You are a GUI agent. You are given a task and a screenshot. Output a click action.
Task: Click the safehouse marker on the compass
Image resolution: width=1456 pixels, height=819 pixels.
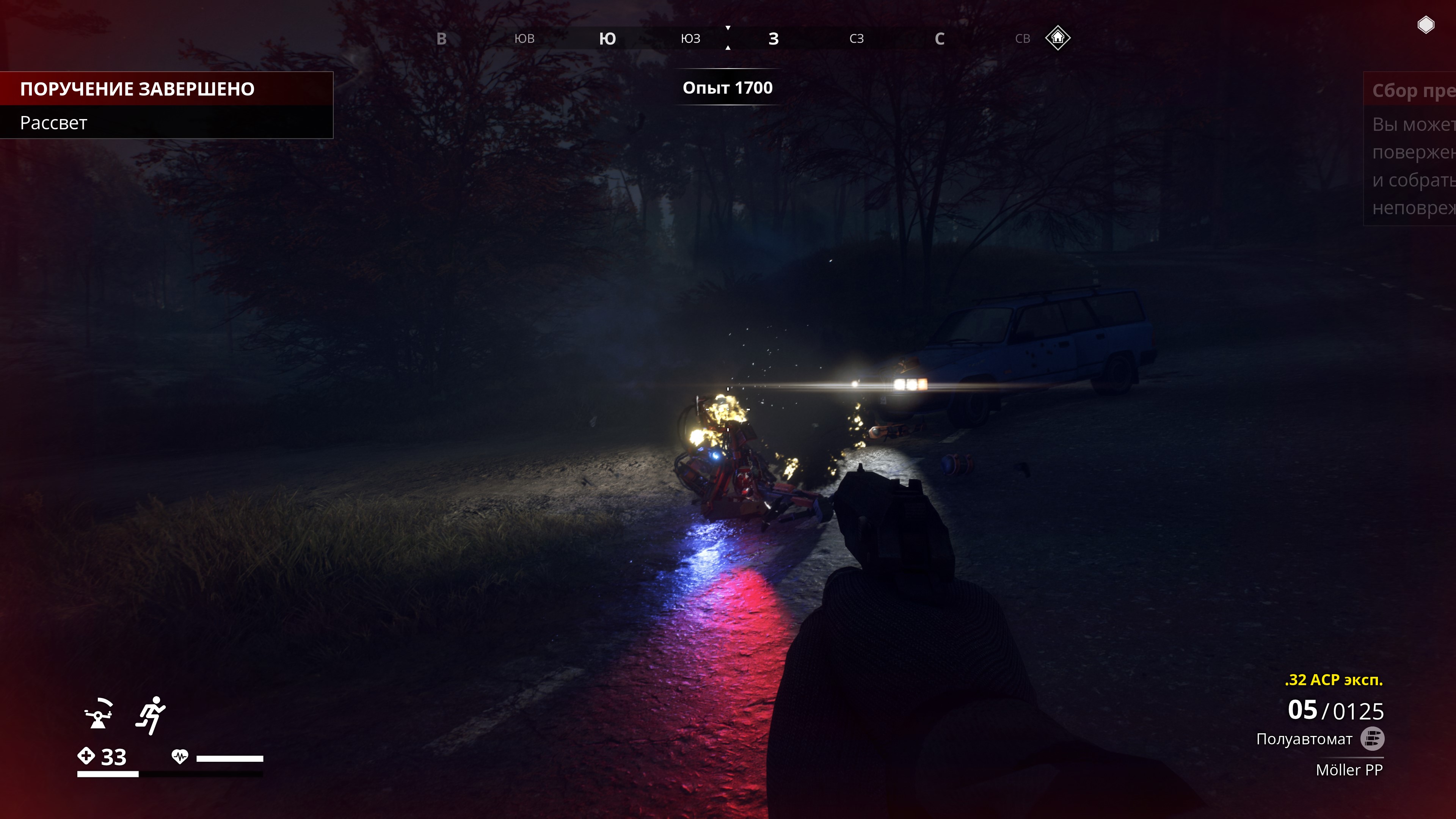[x=1057, y=38]
